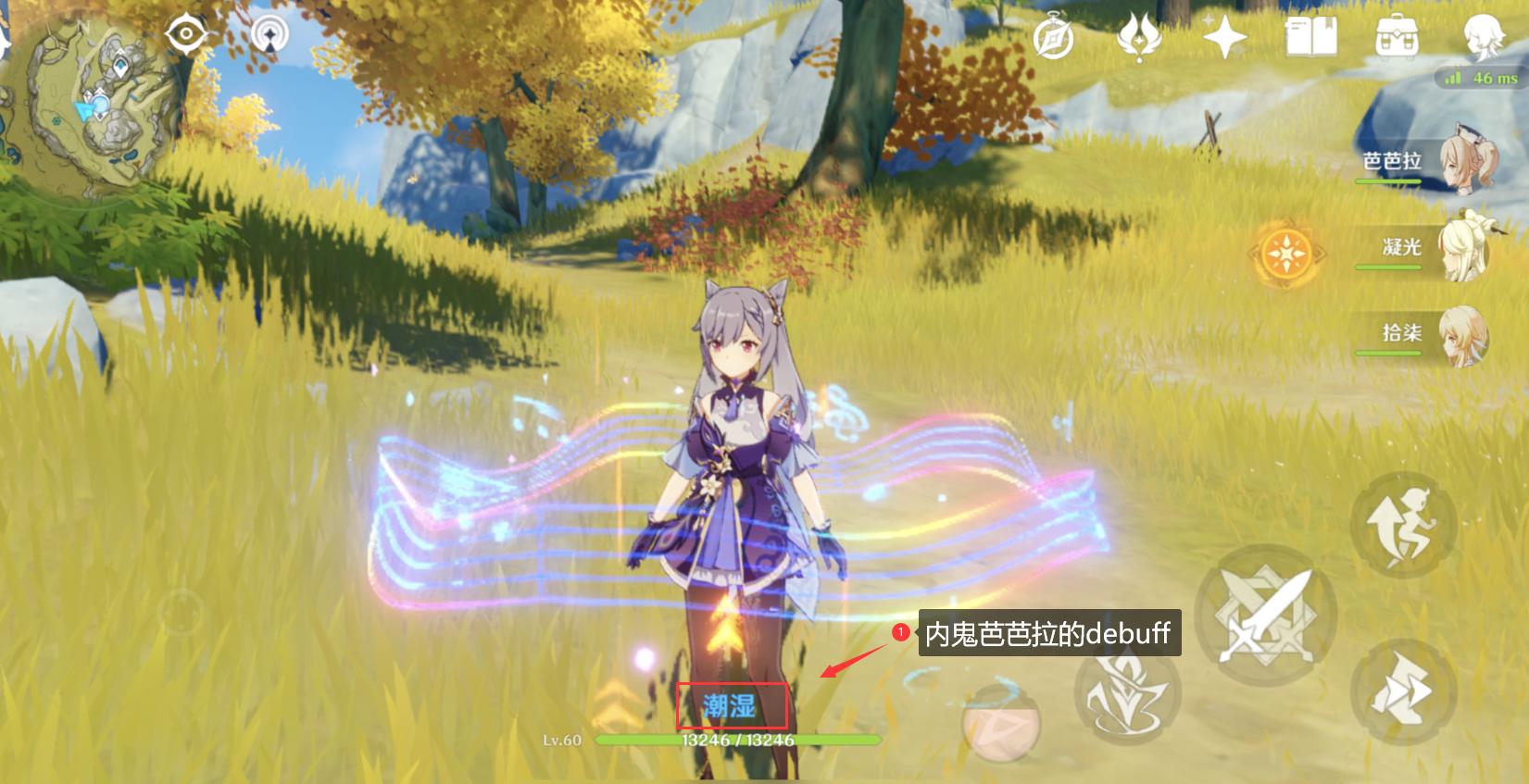This screenshot has height=784, width=1529.
Task: Open the timed challenge compass icon
Action: pyautogui.click(x=1052, y=34)
